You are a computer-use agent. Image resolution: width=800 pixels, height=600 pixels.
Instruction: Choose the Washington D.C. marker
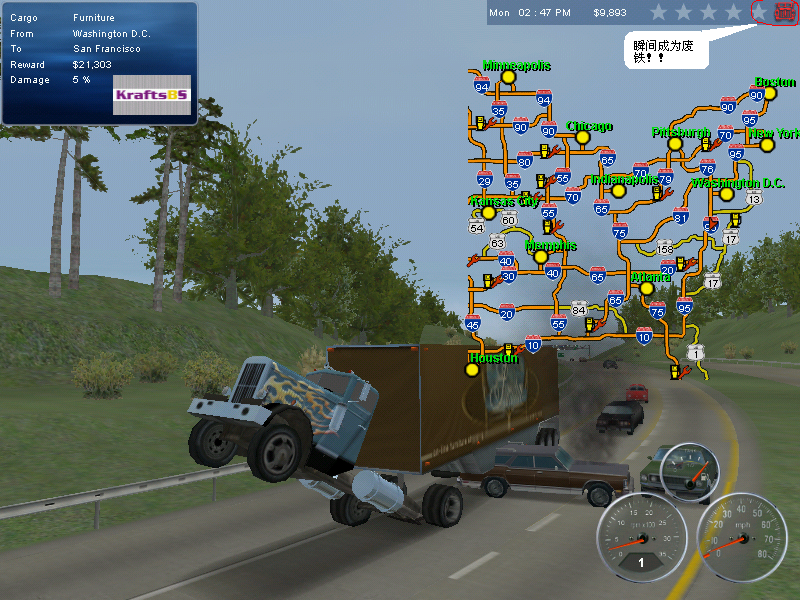click(727, 194)
